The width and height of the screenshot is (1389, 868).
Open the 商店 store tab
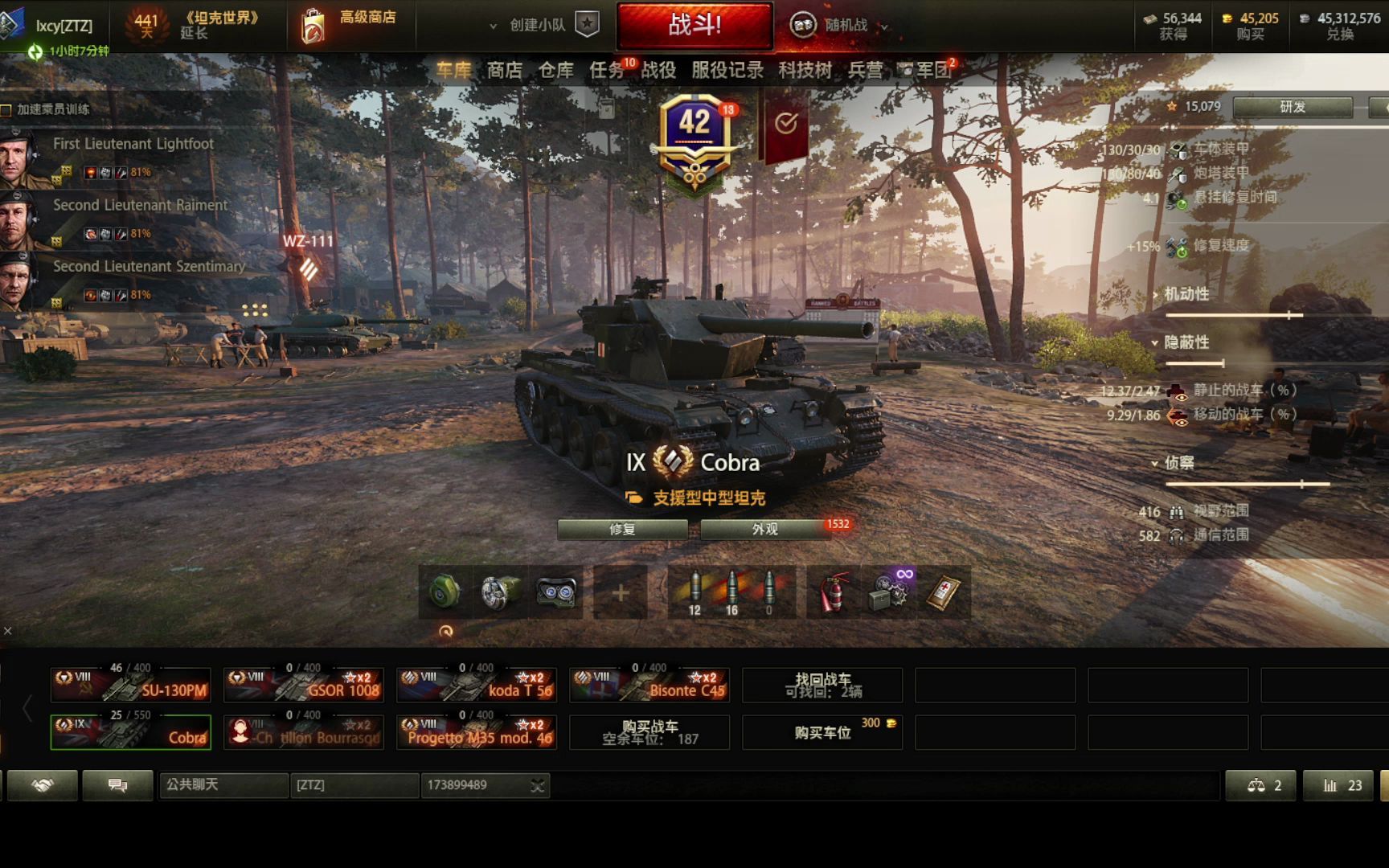(504, 71)
